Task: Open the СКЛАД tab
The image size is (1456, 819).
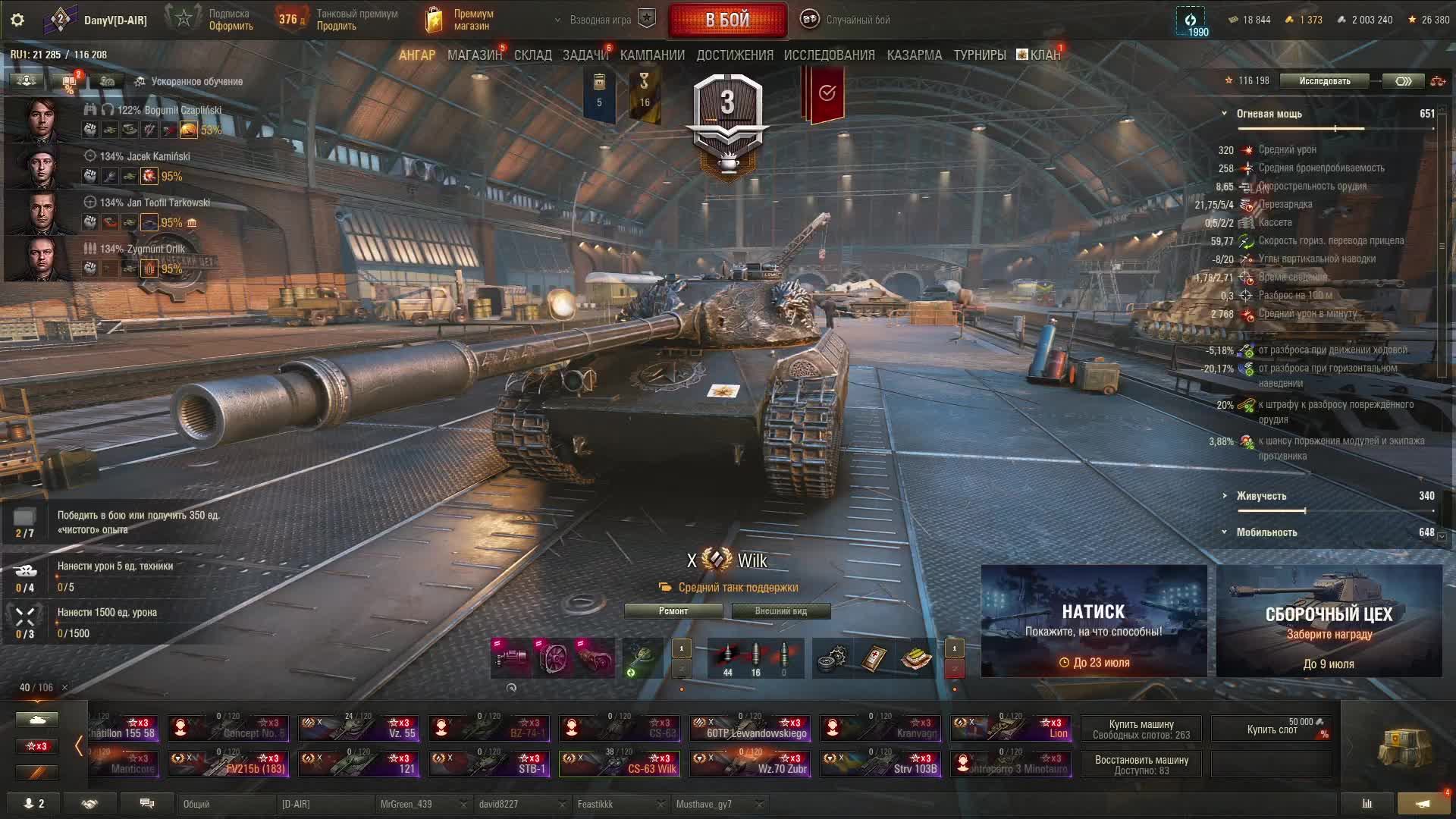Action: click(x=532, y=55)
